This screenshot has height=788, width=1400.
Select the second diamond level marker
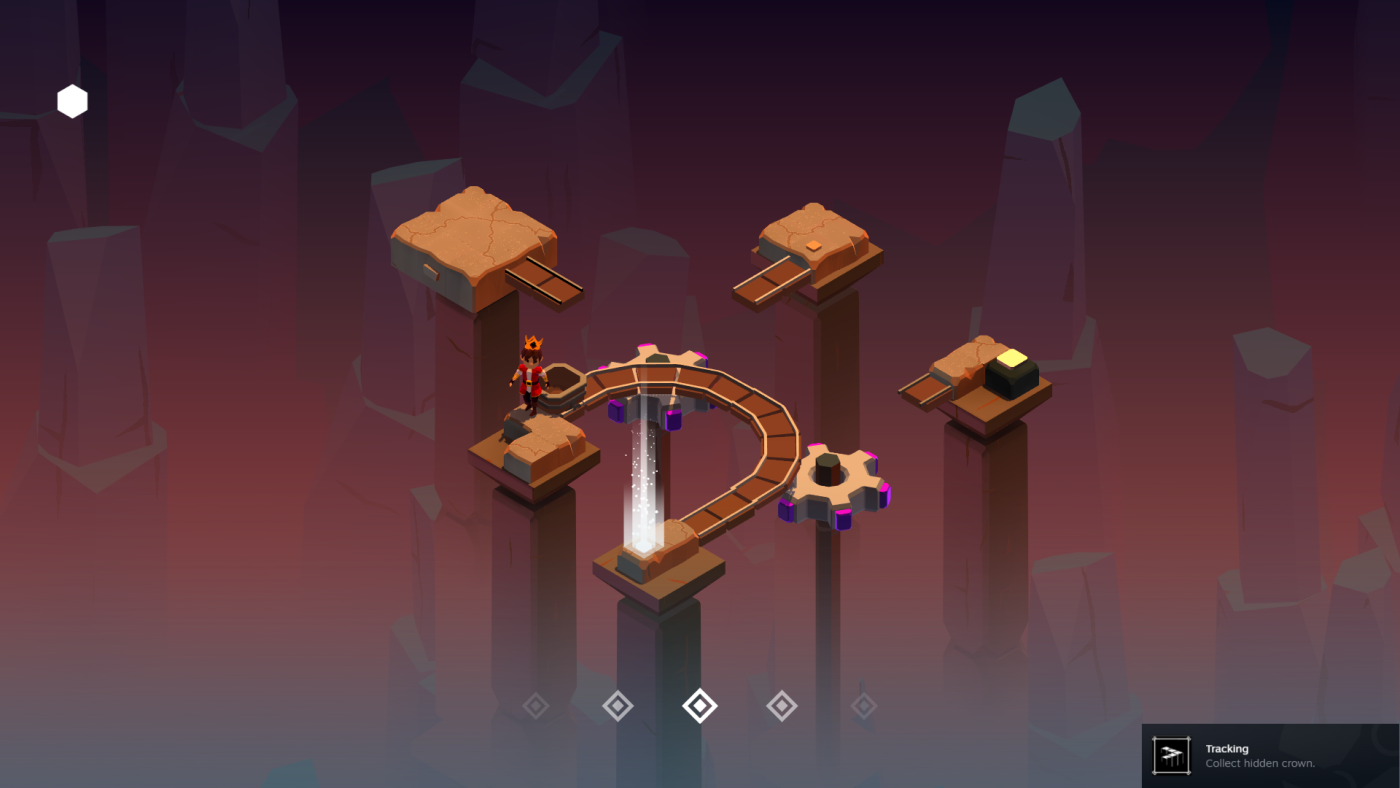pos(617,705)
